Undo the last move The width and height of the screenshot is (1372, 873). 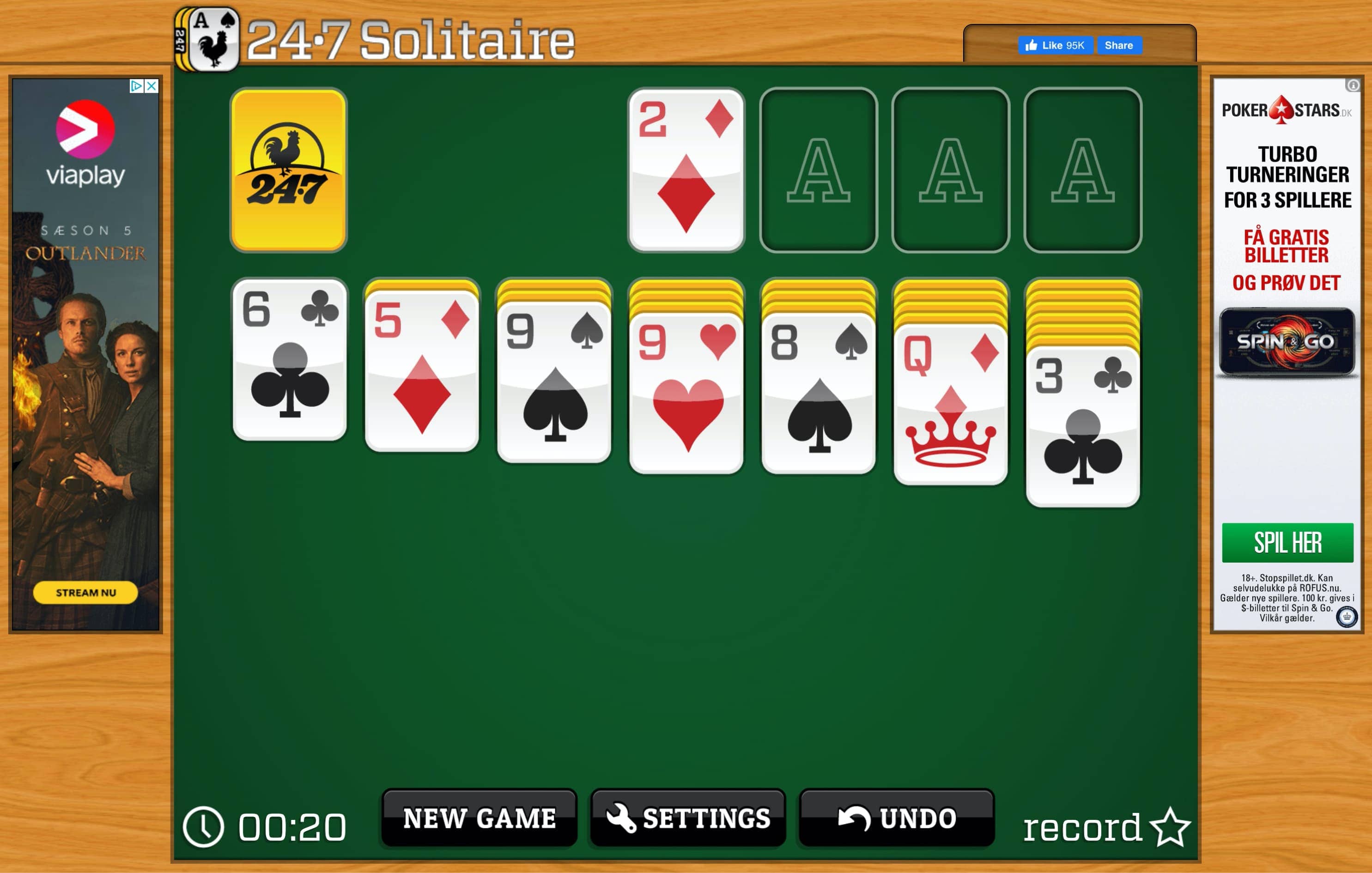pos(896,818)
